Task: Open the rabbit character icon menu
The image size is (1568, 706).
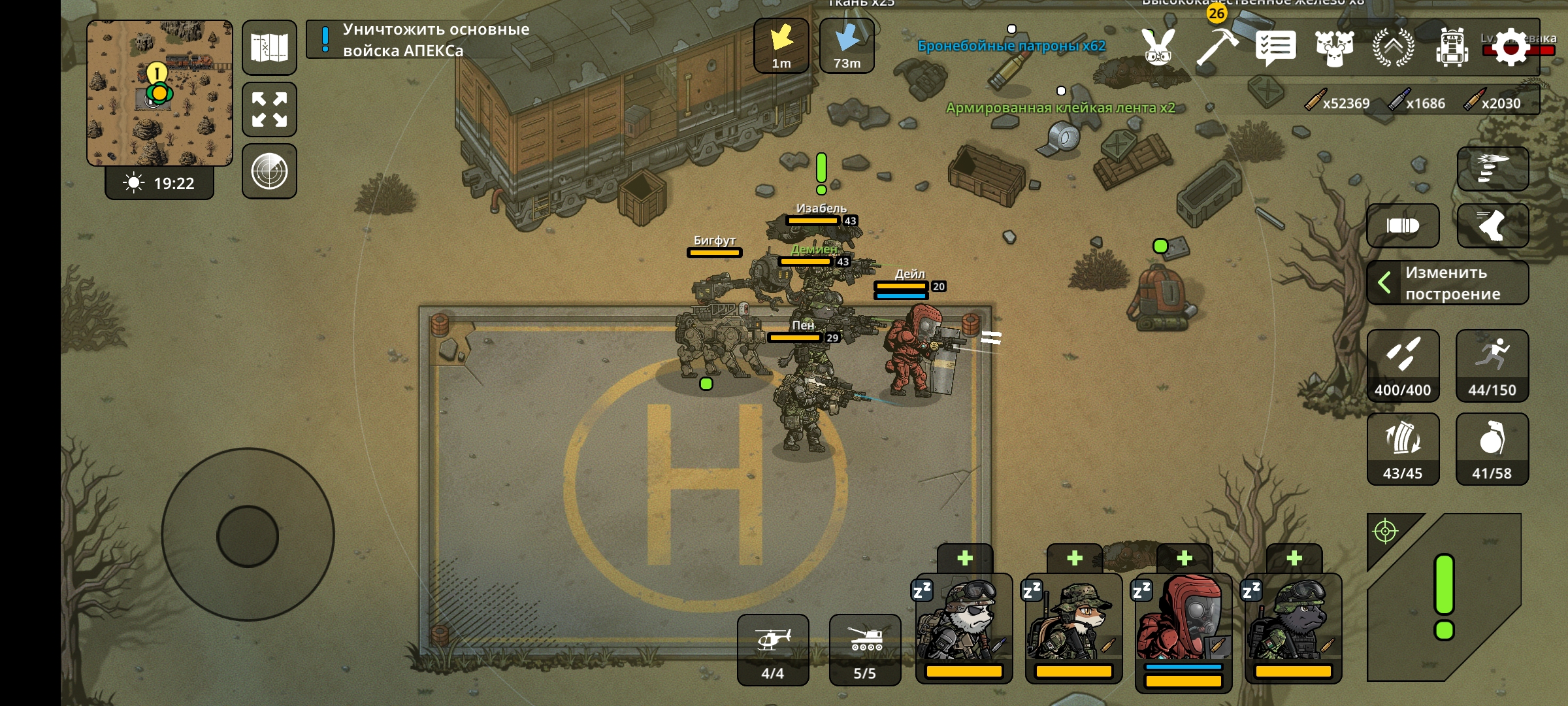Action: pyautogui.click(x=1158, y=46)
